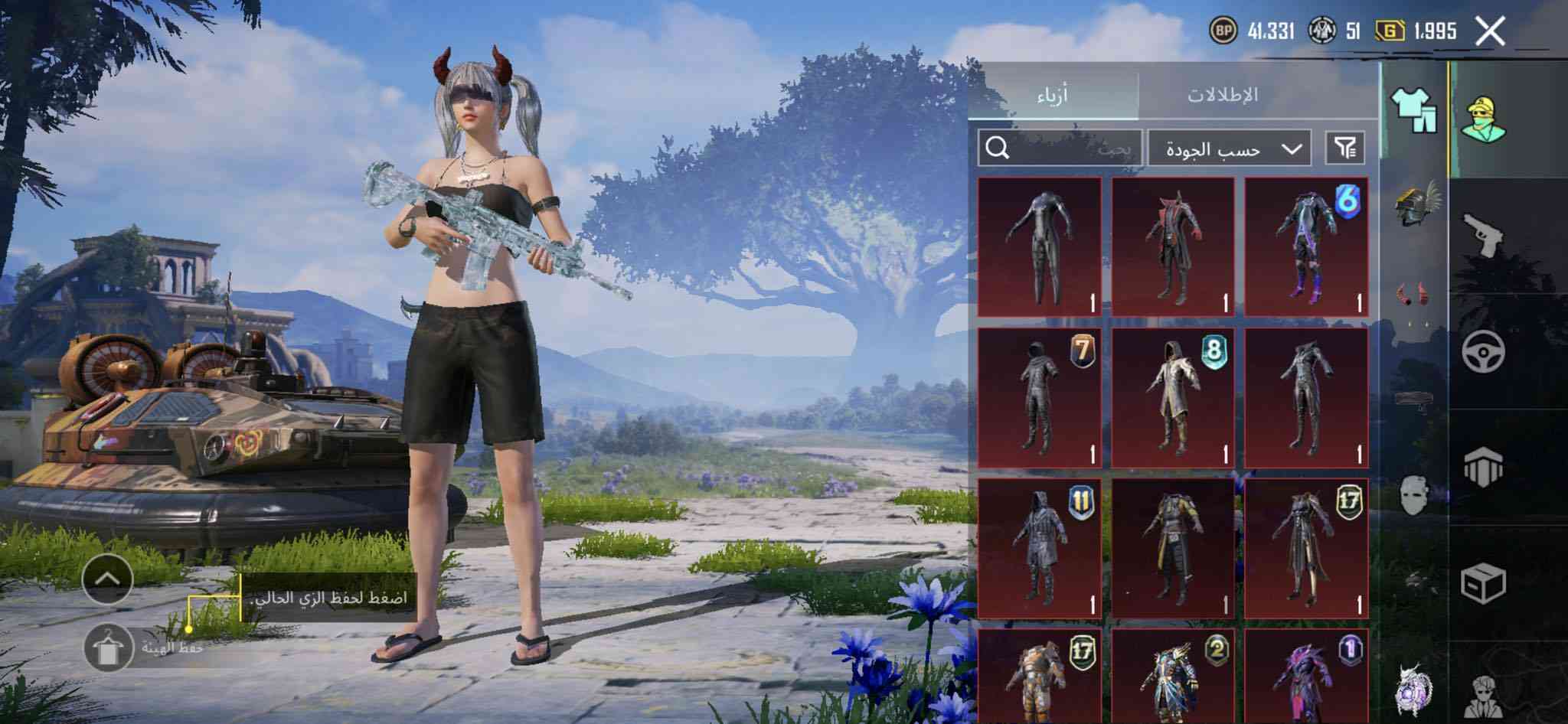Viewport: 1568px width, 724px height.
Task: Select the red-collared coat outfit
Action: pos(1173,247)
